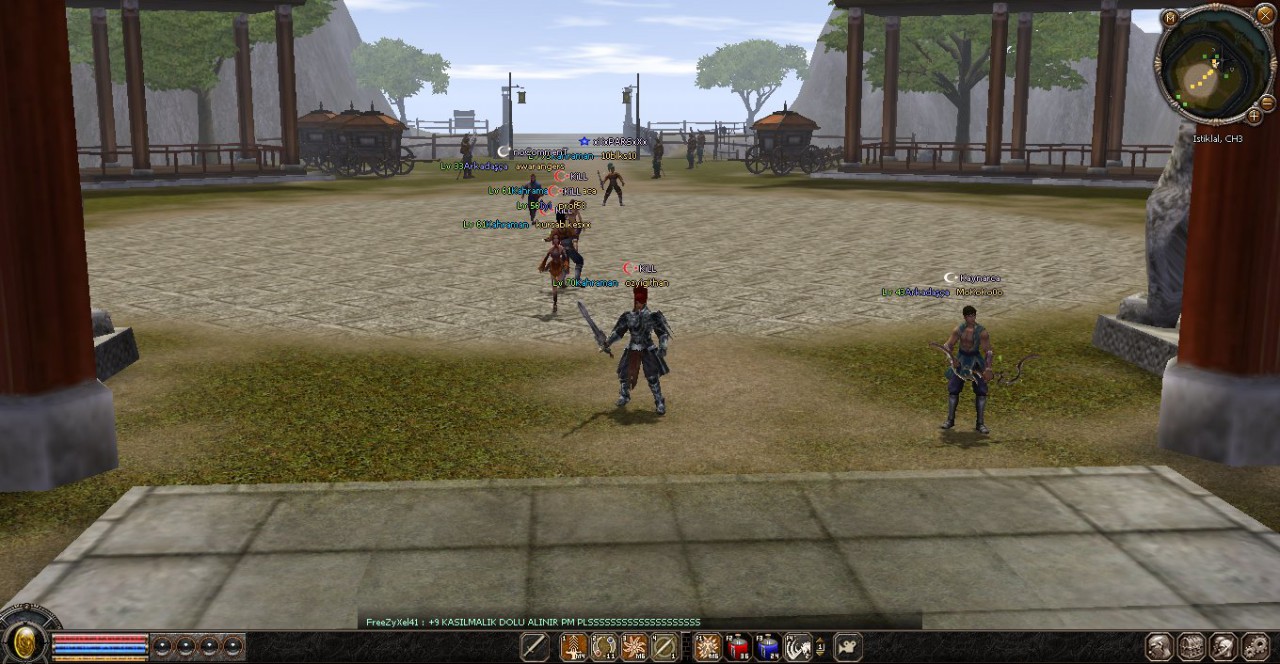Open the last menu button in bottom-right cluster
The width and height of the screenshot is (1280, 664).
[1255, 647]
